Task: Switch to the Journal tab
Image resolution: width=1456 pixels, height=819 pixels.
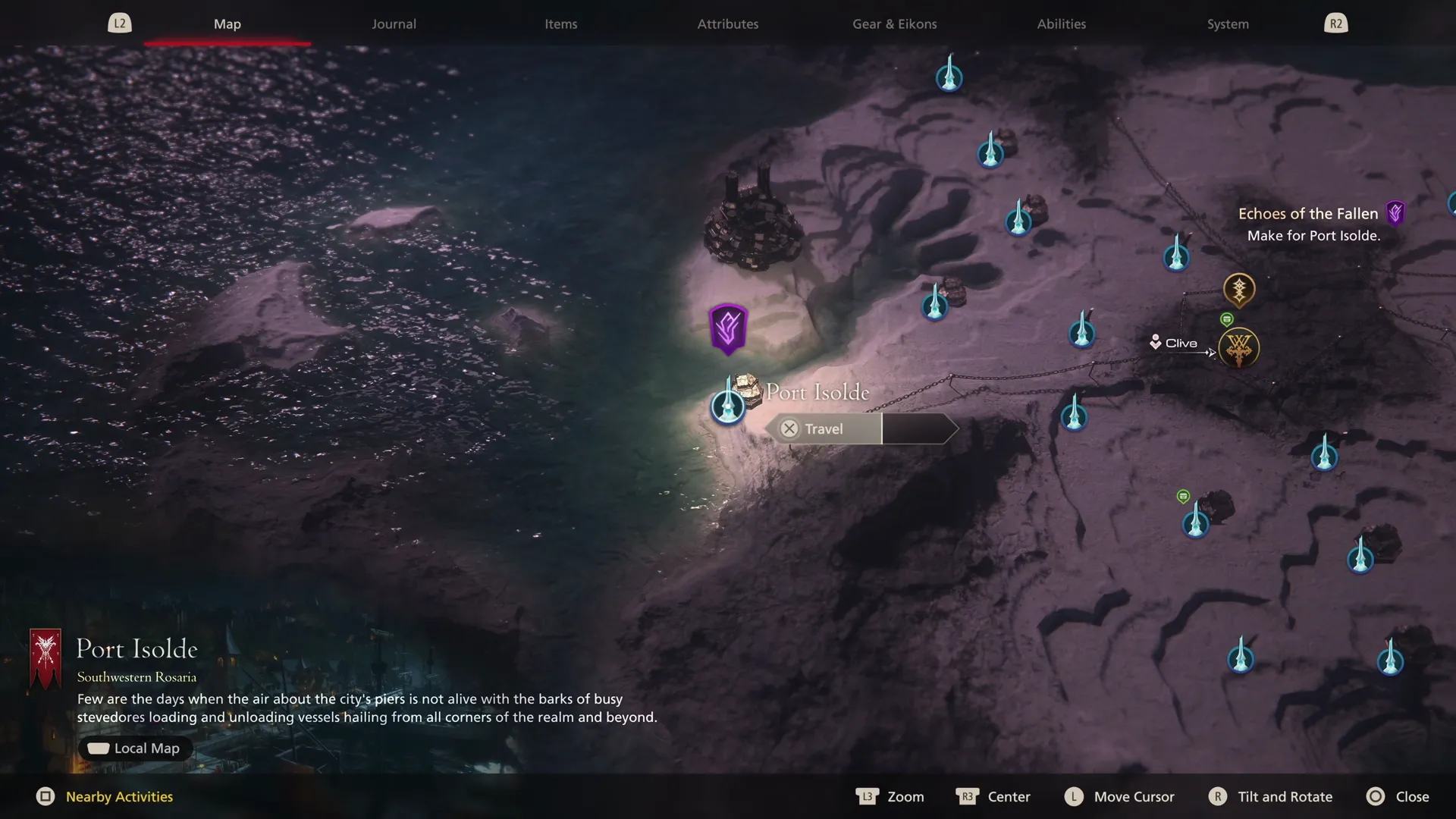Action: pos(393,24)
